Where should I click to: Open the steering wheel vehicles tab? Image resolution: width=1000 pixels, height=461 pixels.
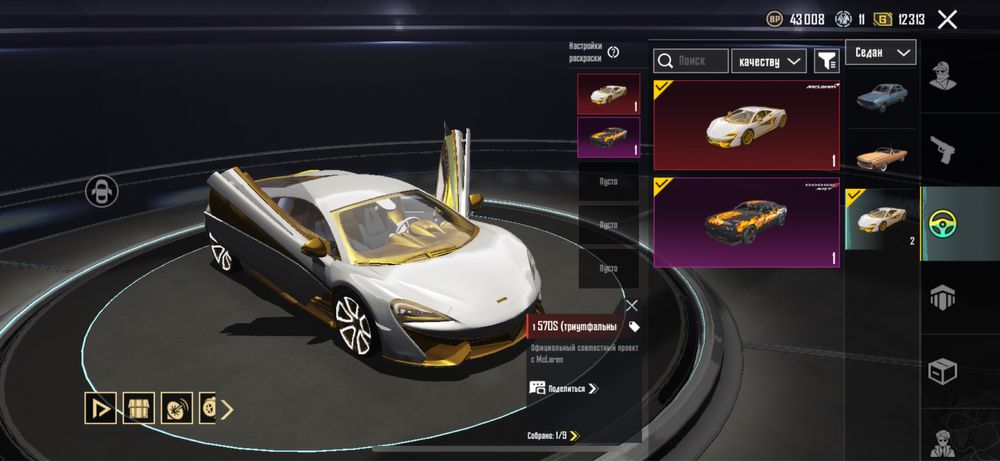coord(942,222)
